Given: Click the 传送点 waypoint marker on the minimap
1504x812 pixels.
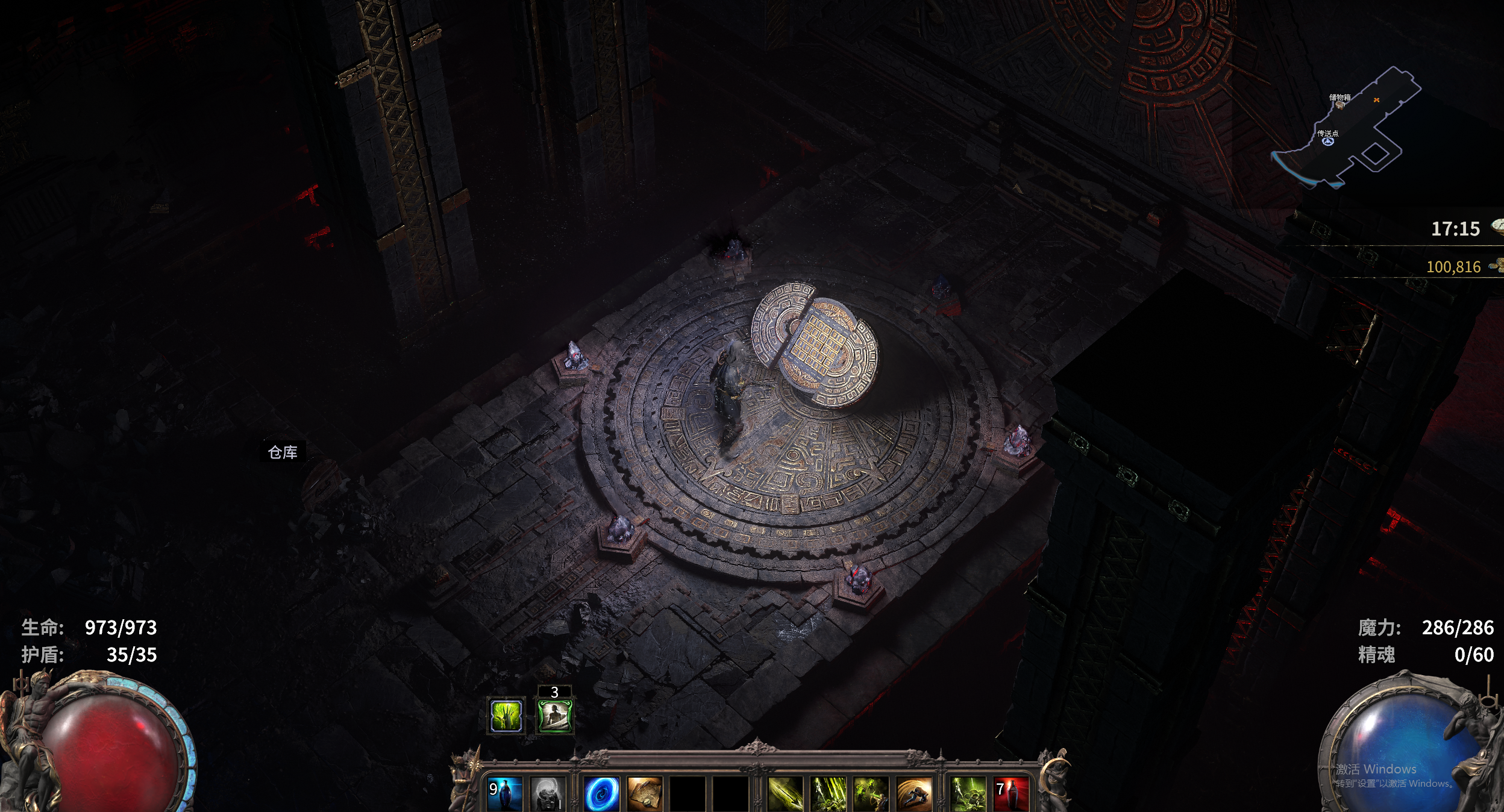Looking at the screenshot, I should pos(1328,142).
